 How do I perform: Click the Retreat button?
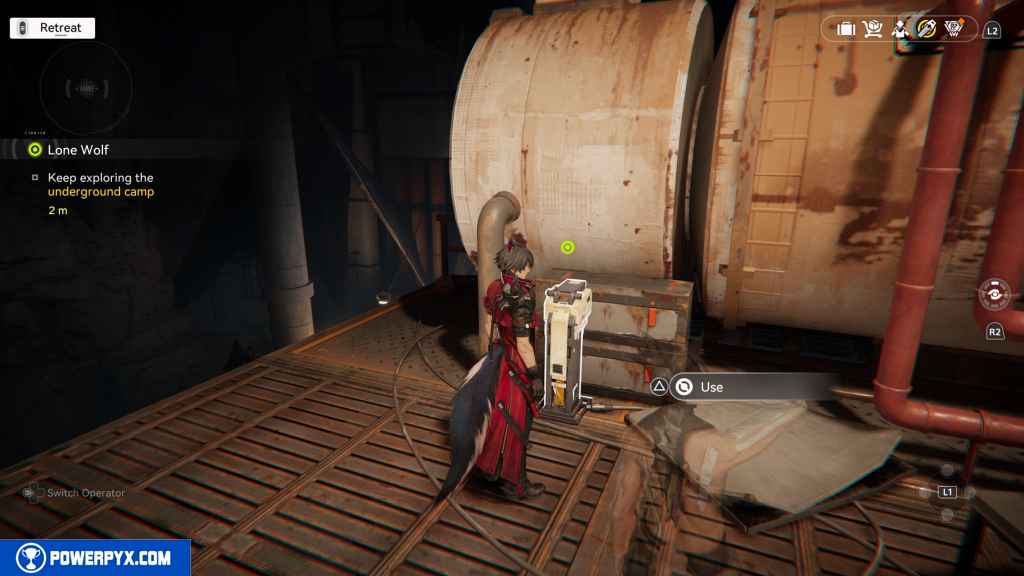coord(52,28)
